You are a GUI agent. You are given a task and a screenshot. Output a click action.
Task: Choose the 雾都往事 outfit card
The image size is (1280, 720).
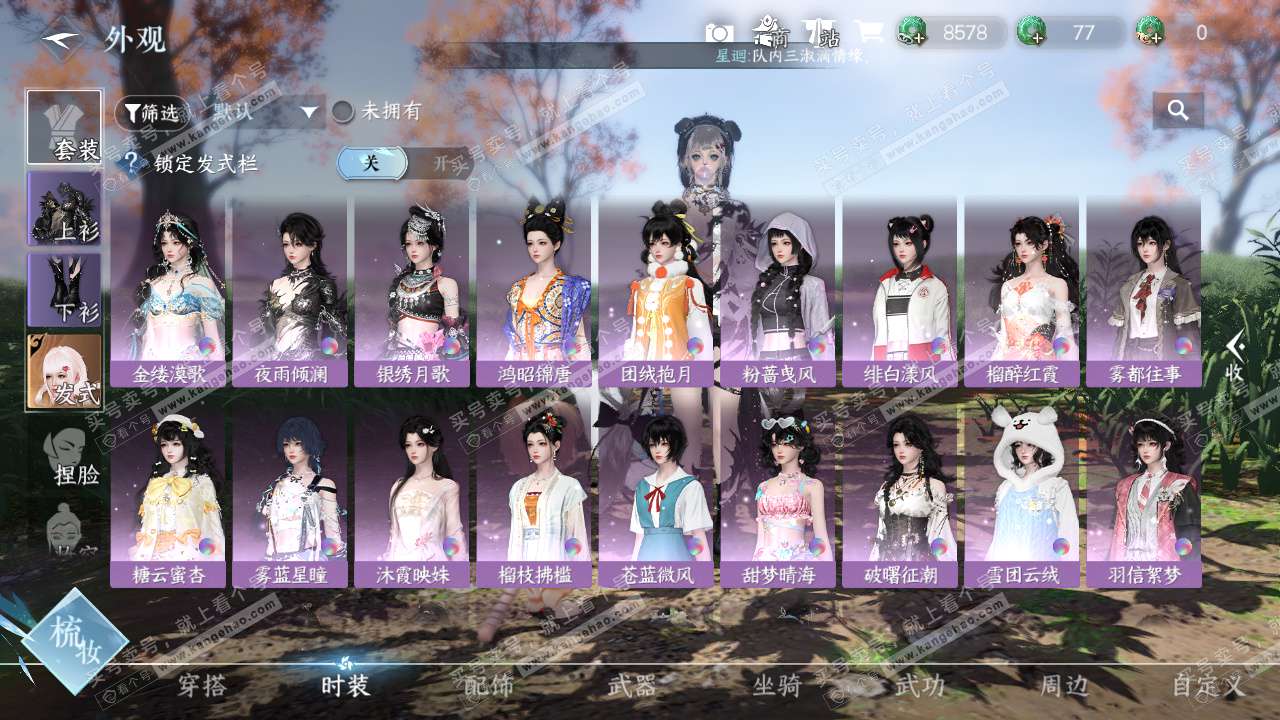[x=1144, y=290]
